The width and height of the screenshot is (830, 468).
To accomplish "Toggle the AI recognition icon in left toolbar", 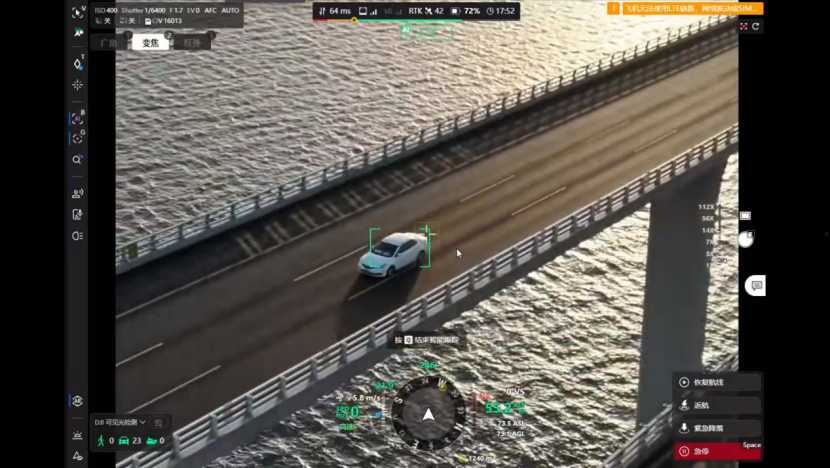I will [x=77, y=118].
